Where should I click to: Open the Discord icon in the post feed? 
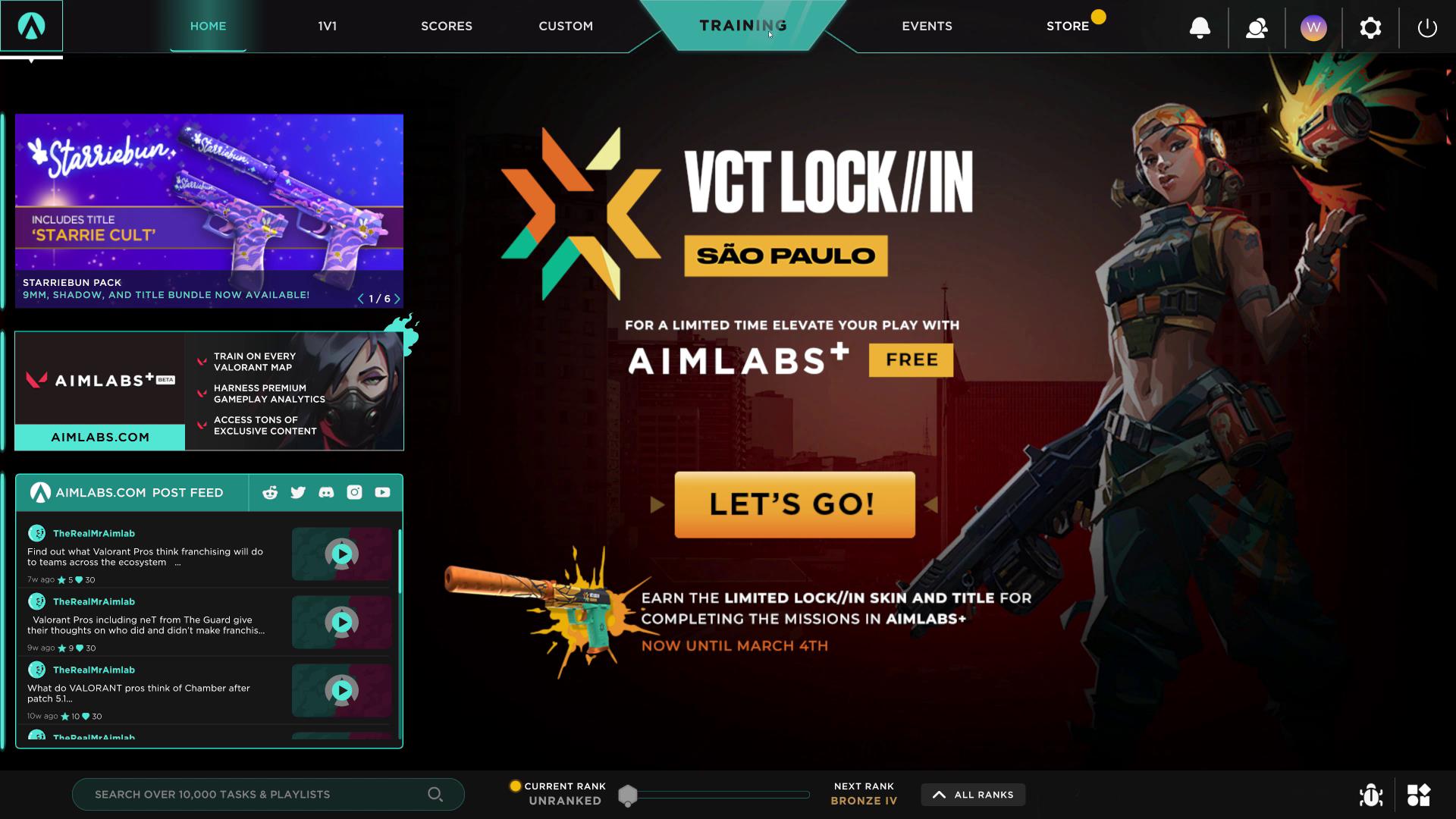(326, 493)
